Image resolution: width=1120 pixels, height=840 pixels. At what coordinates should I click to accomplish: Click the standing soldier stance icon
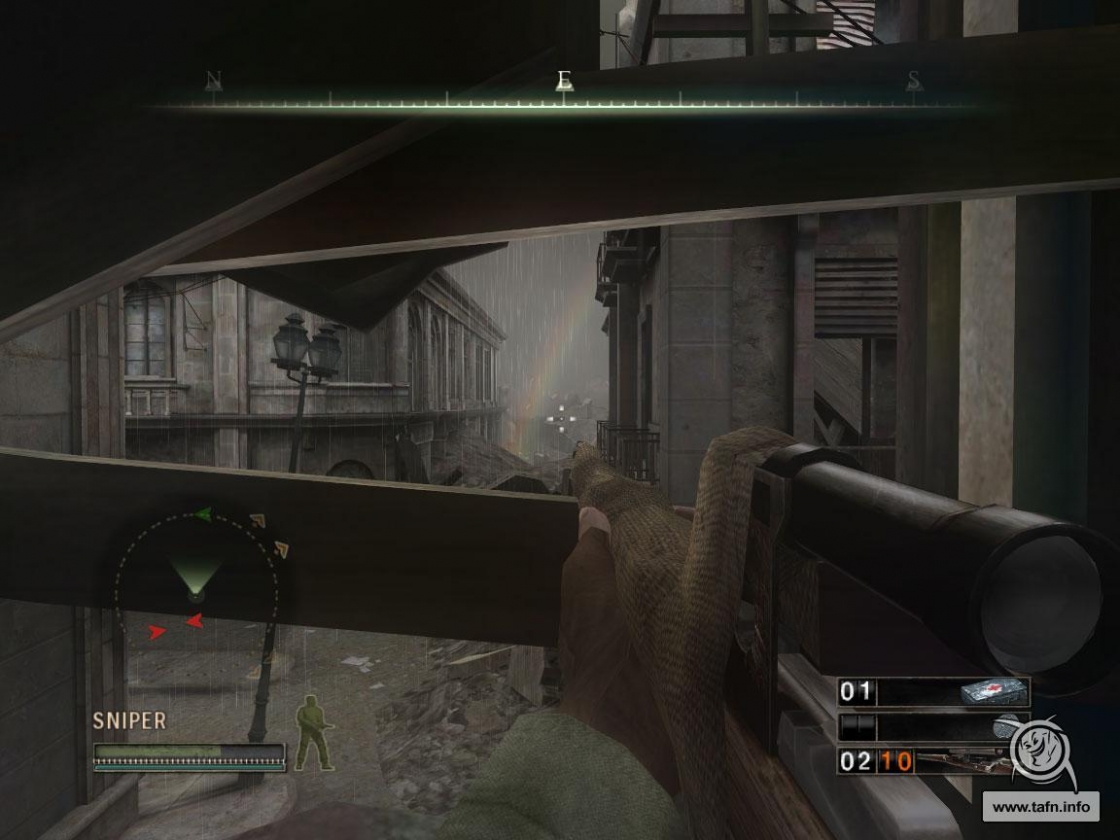coord(315,733)
